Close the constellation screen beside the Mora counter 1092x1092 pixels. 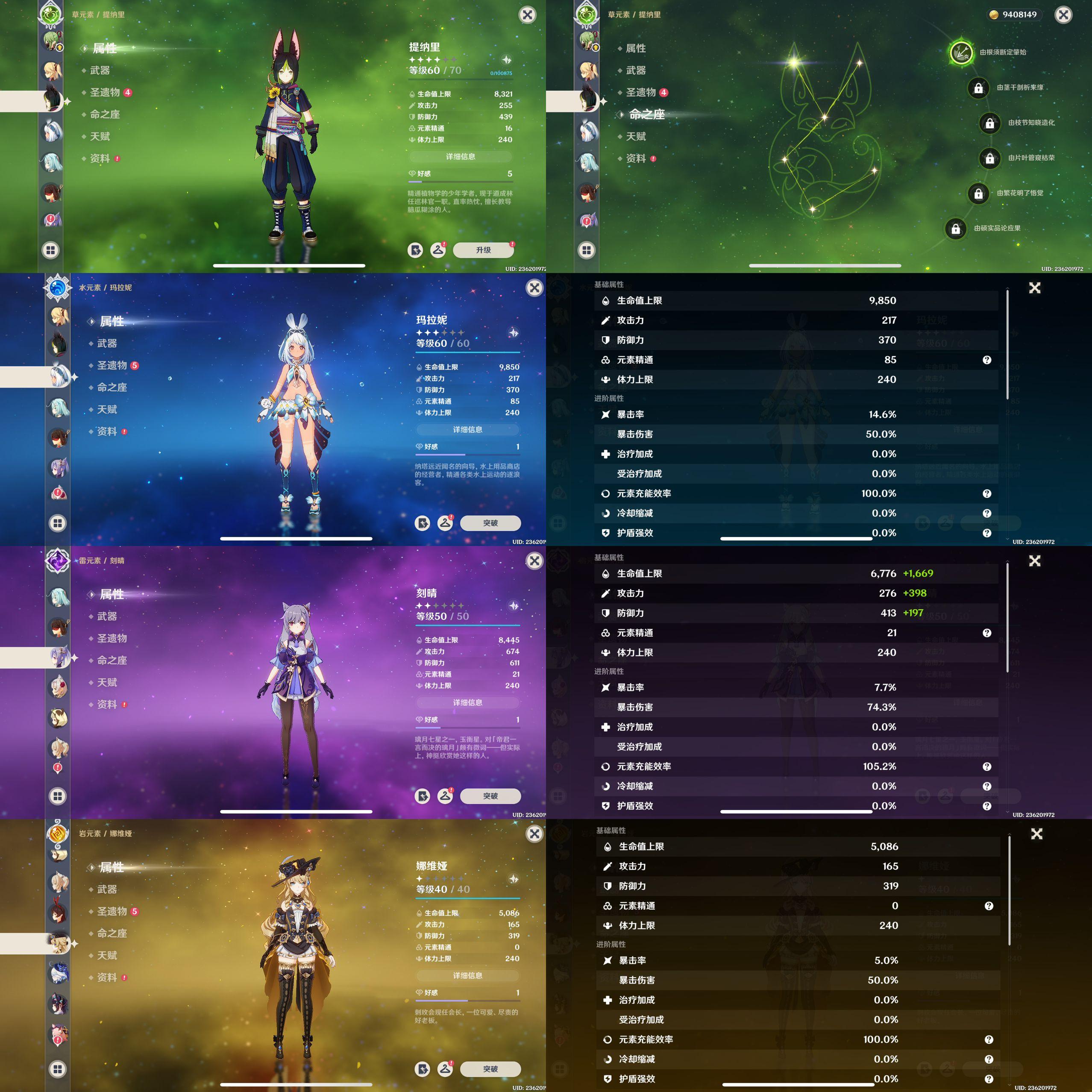[1063, 15]
